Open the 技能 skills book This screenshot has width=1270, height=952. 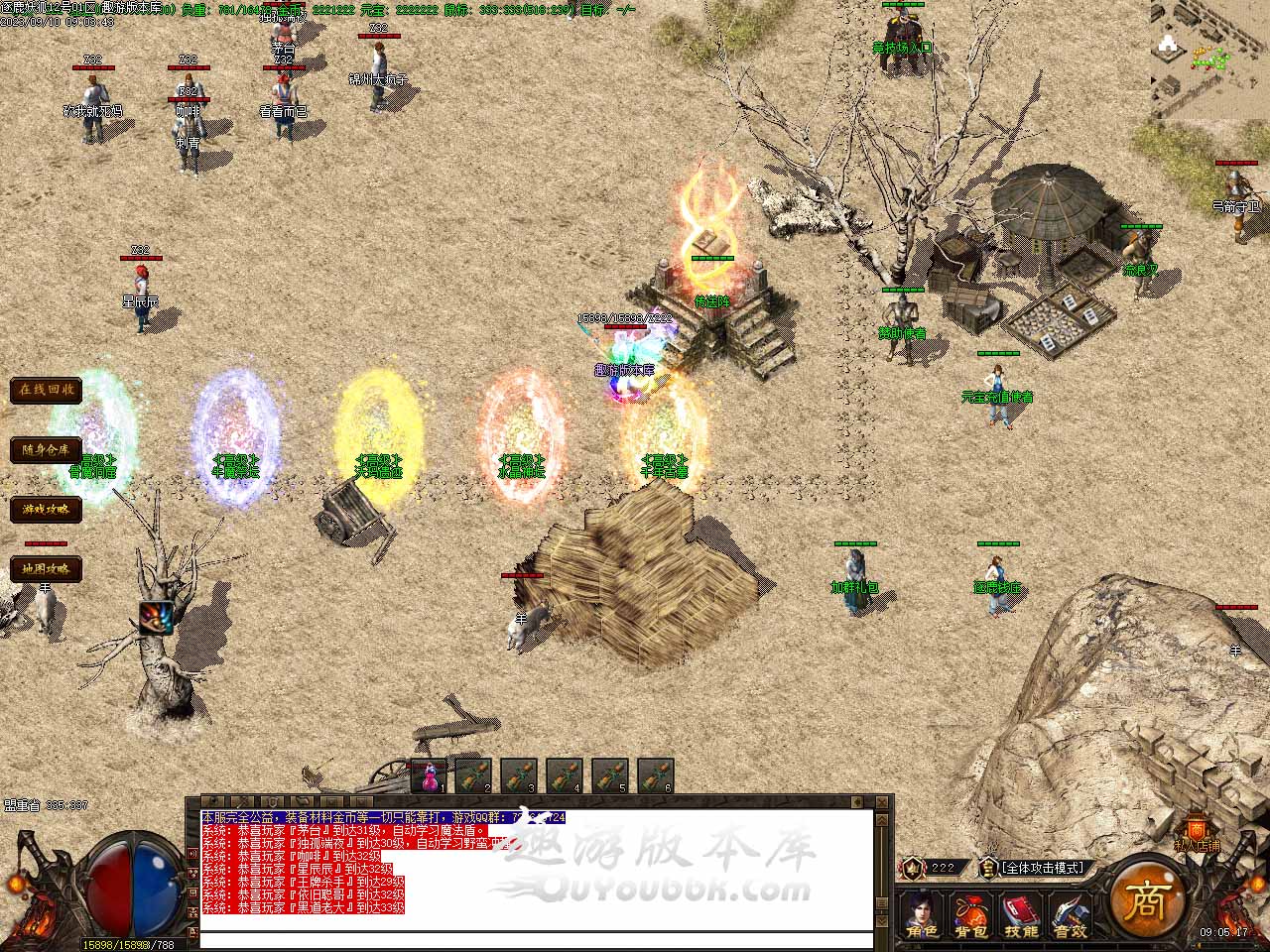1021,914
